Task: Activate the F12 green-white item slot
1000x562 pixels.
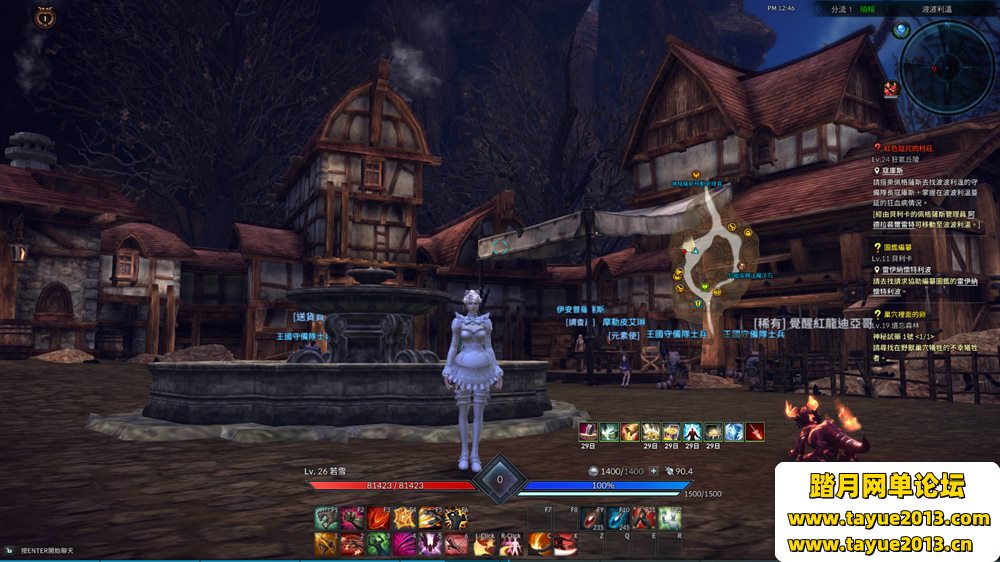Action: point(669,518)
